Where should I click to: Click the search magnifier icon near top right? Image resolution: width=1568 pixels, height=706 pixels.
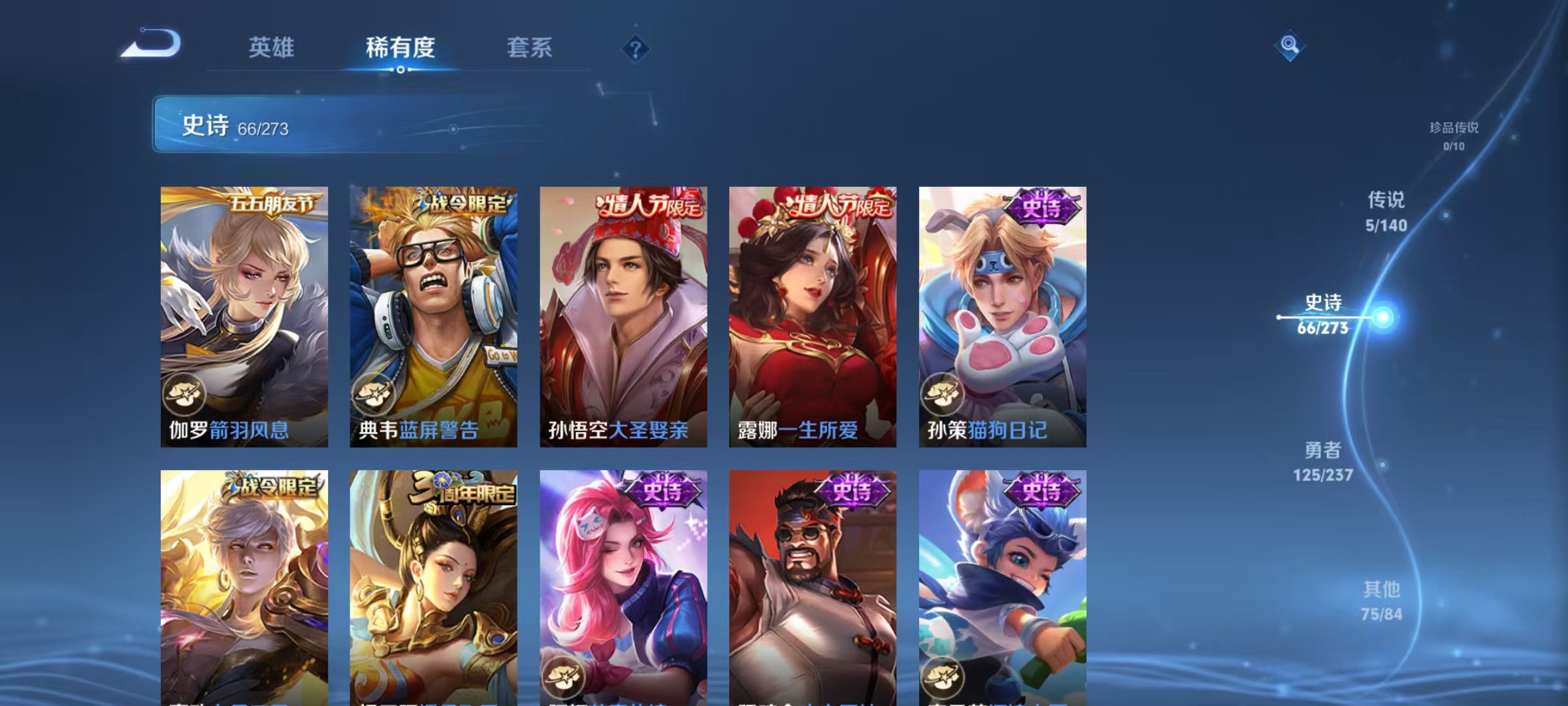pyautogui.click(x=1288, y=46)
